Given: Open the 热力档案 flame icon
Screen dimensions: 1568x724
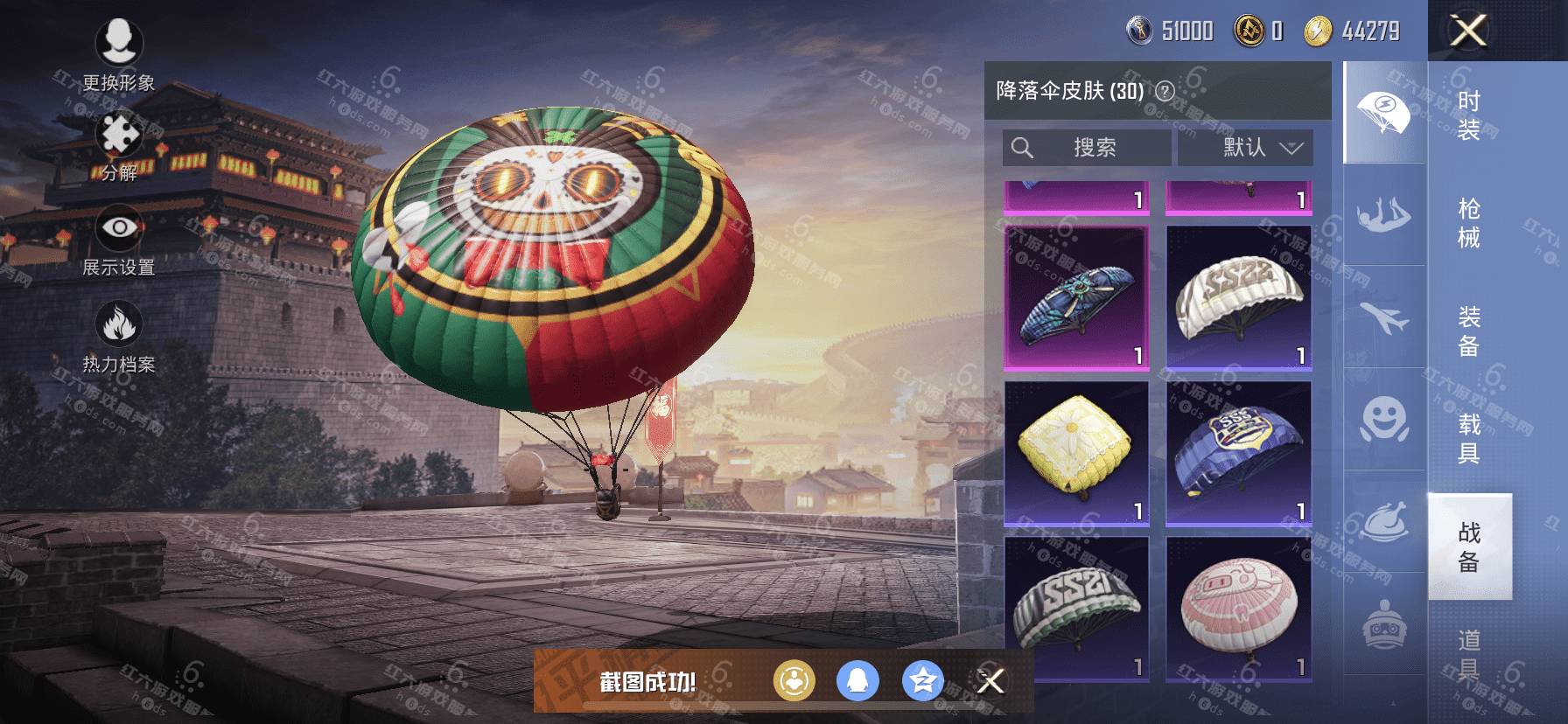Looking at the screenshot, I should (119, 337).
